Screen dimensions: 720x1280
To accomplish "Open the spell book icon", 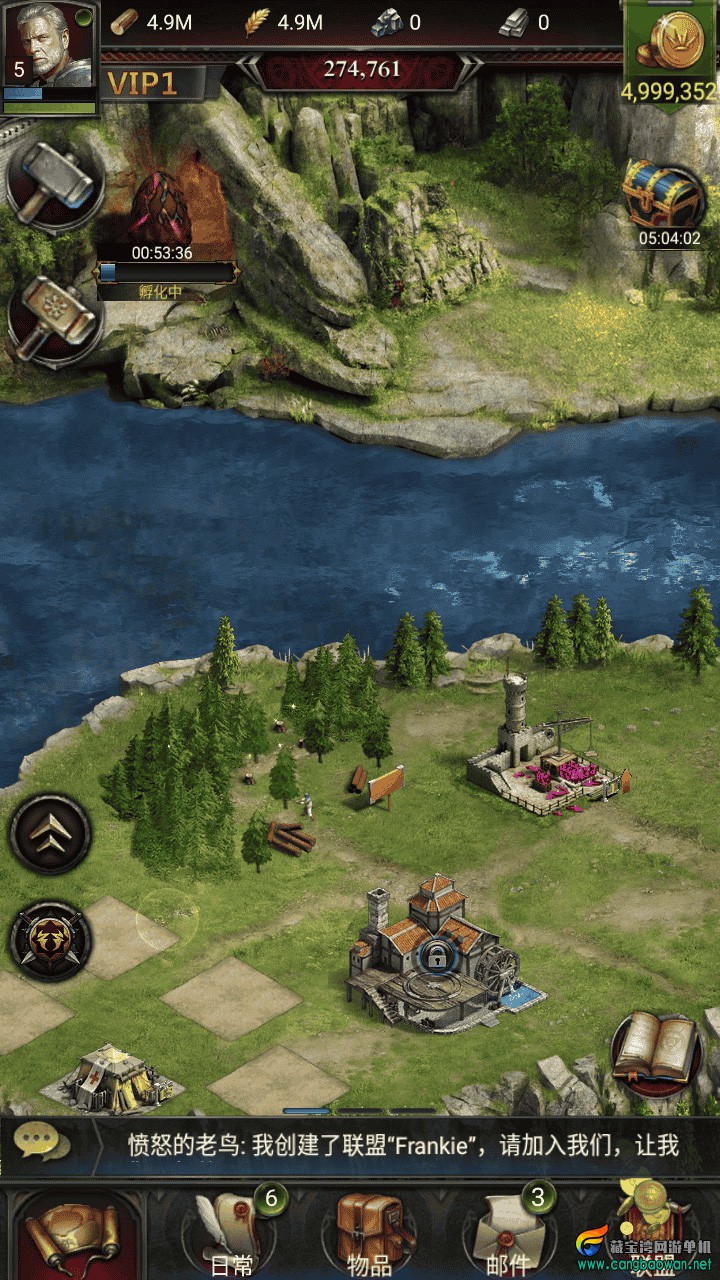I will (656, 1050).
